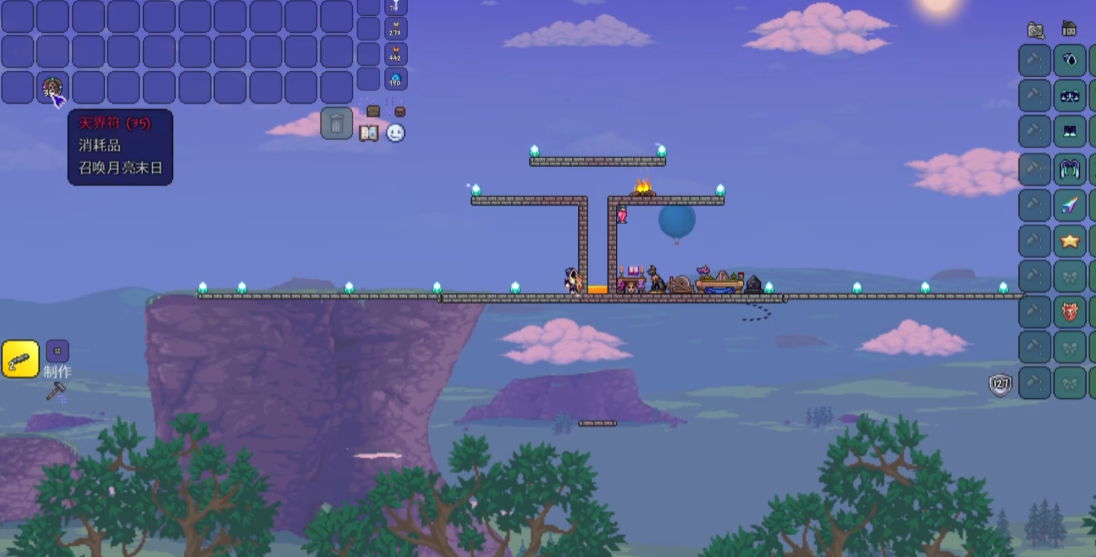This screenshot has width=1096, height=557.
Task: Click the blue item slot showing 990
Action: (x=396, y=79)
